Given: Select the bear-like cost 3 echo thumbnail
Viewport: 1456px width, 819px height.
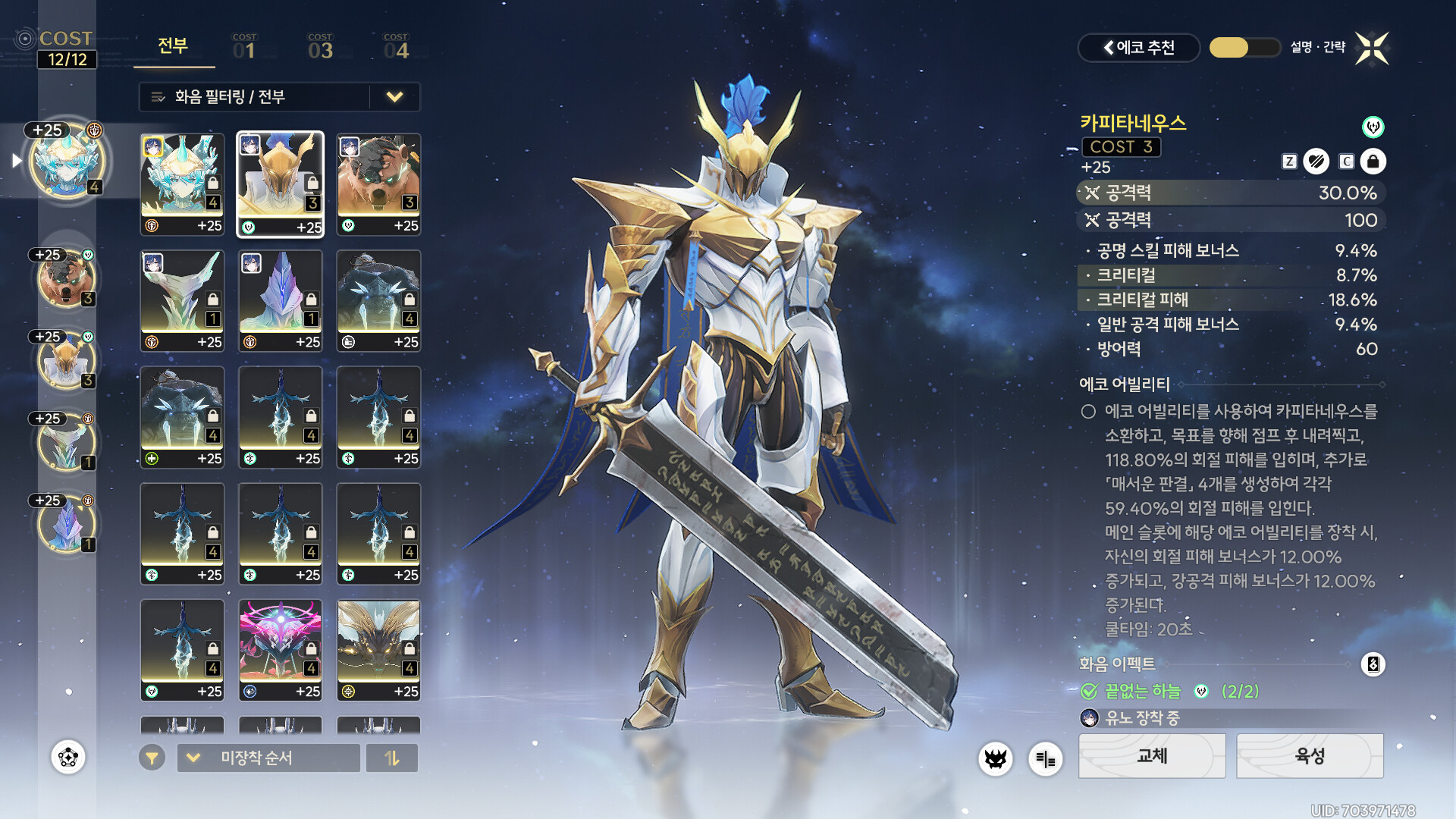Looking at the screenshot, I should coord(378,184).
